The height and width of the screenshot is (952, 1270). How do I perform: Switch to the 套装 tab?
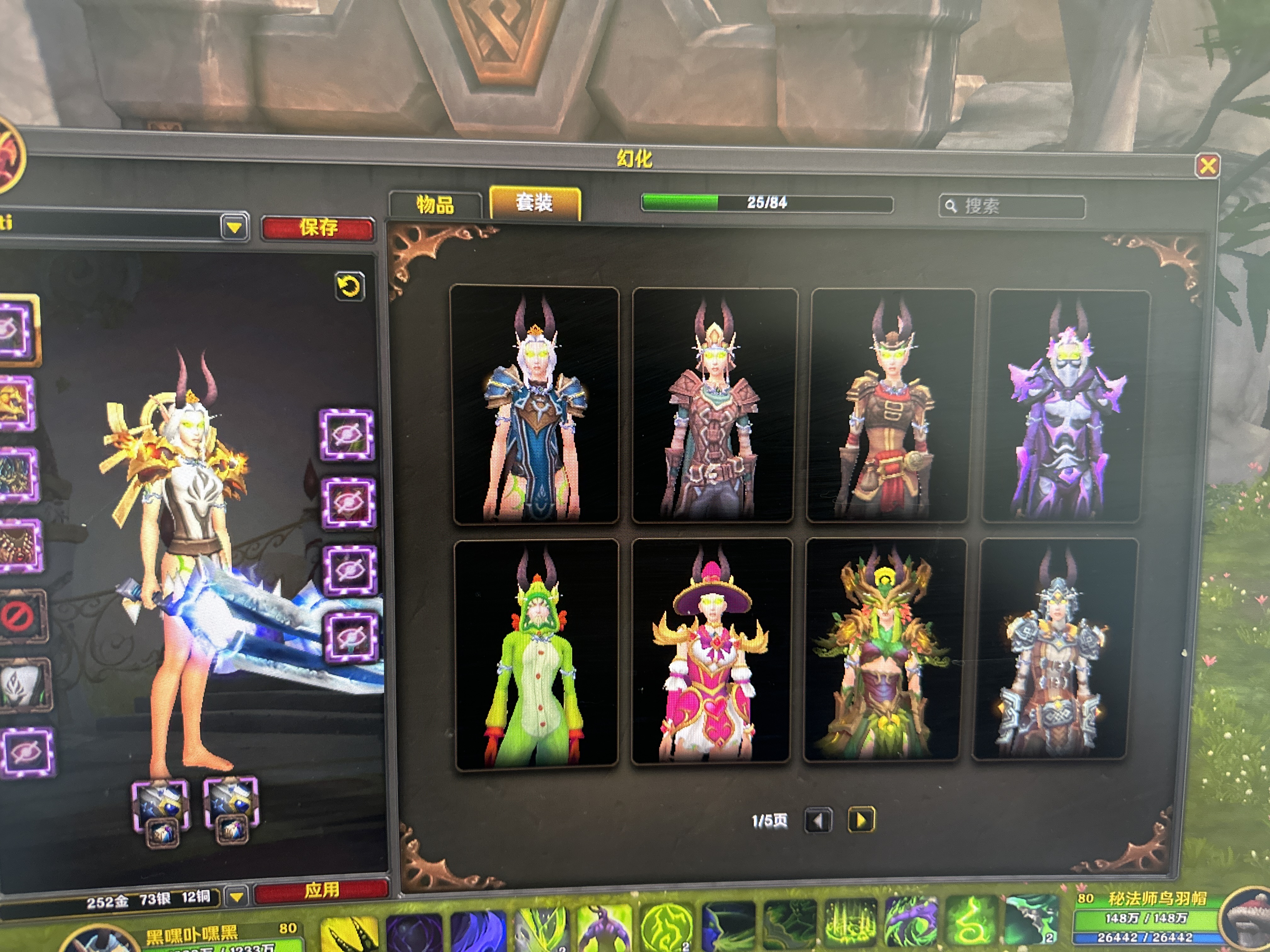[x=535, y=202]
